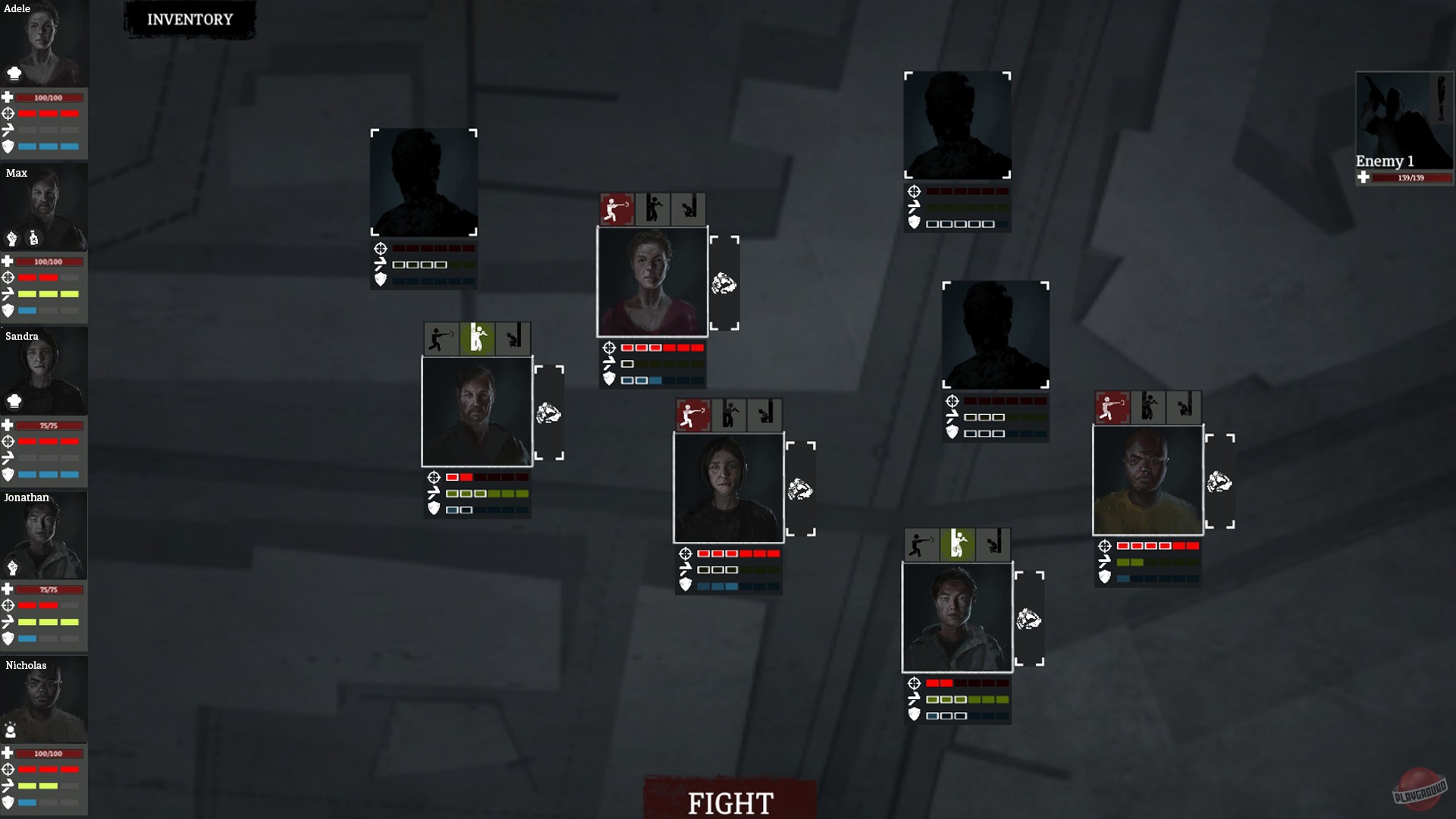Click the fist trait icon on Max's sidebar portrait
The height and width of the screenshot is (819, 1456).
[12, 237]
